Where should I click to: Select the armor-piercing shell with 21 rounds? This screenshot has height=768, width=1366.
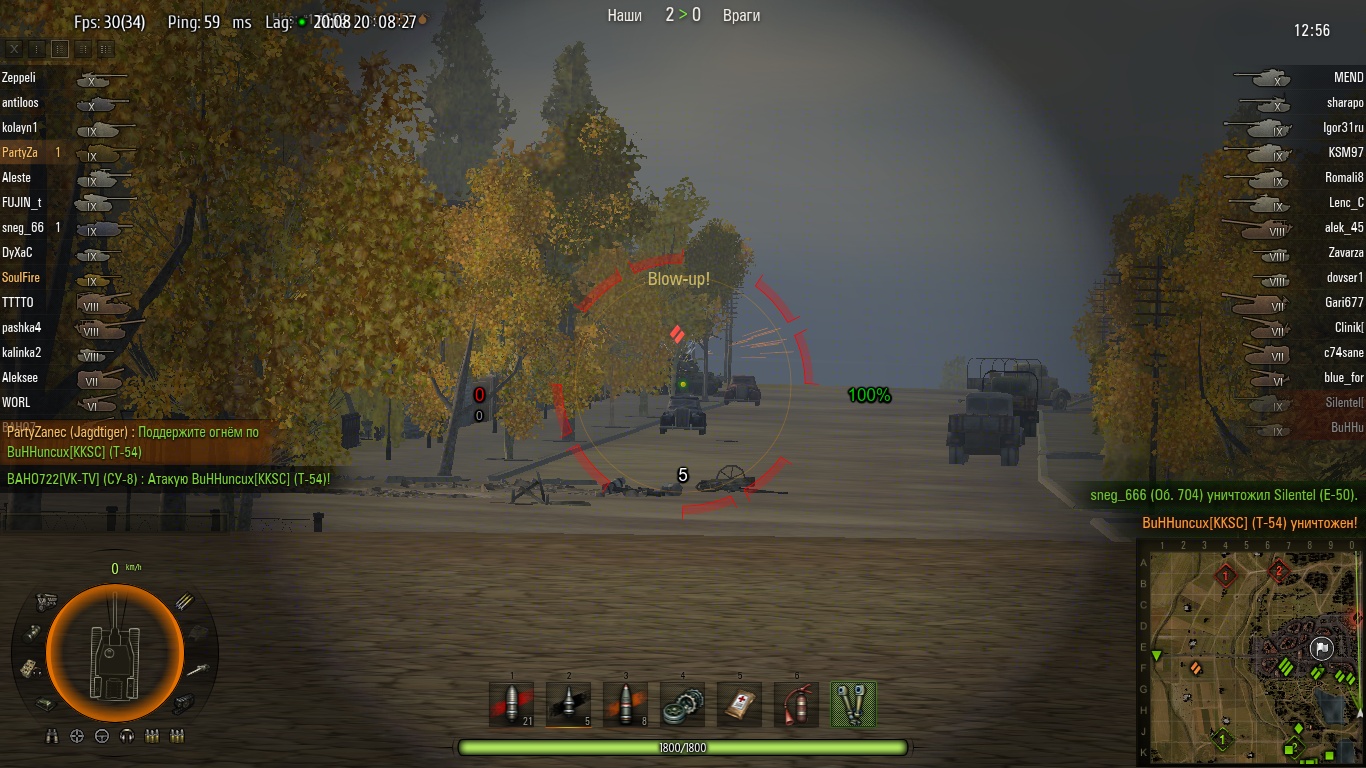tap(511, 704)
